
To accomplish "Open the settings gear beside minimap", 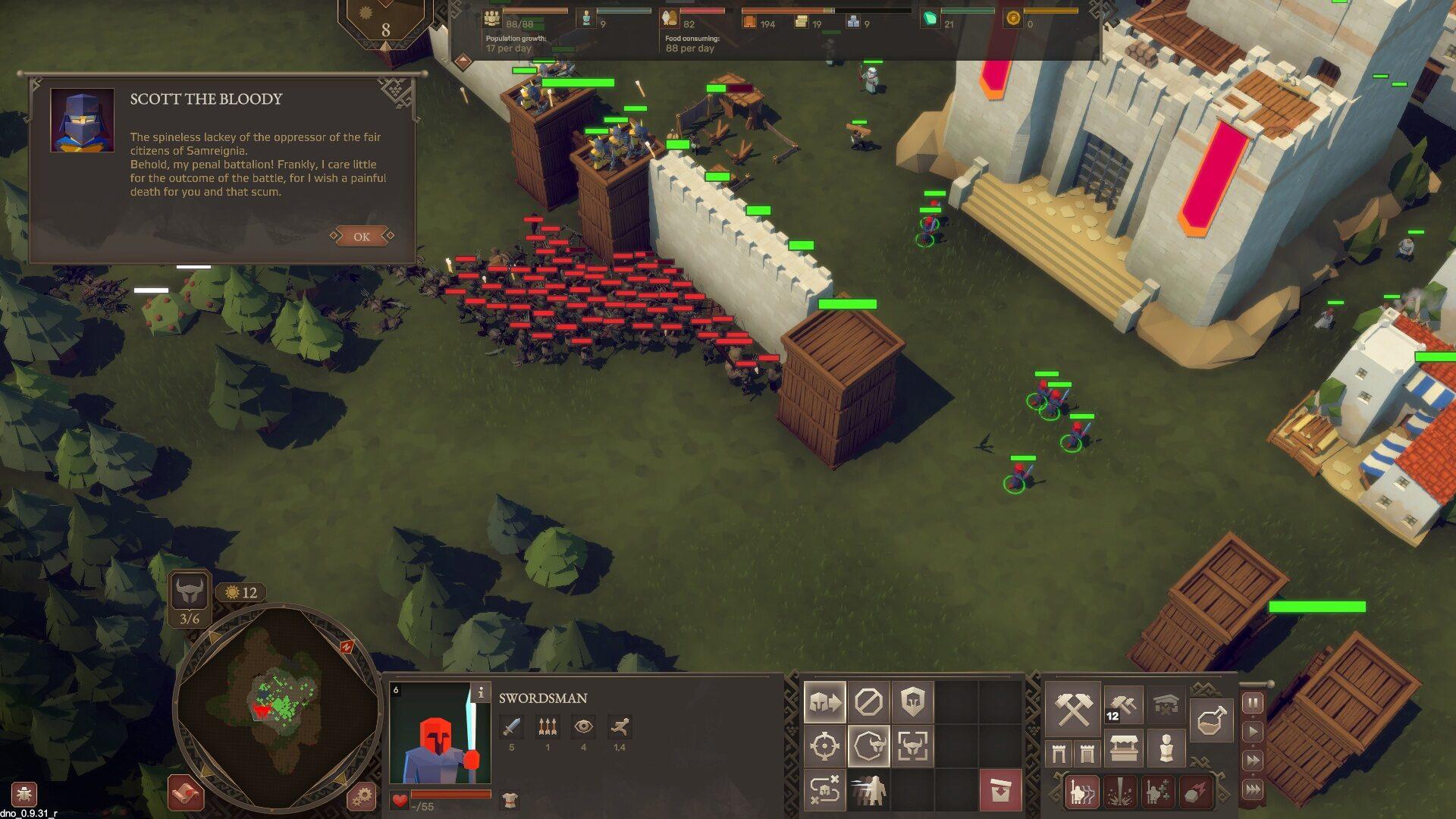I will [x=362, y=796].
